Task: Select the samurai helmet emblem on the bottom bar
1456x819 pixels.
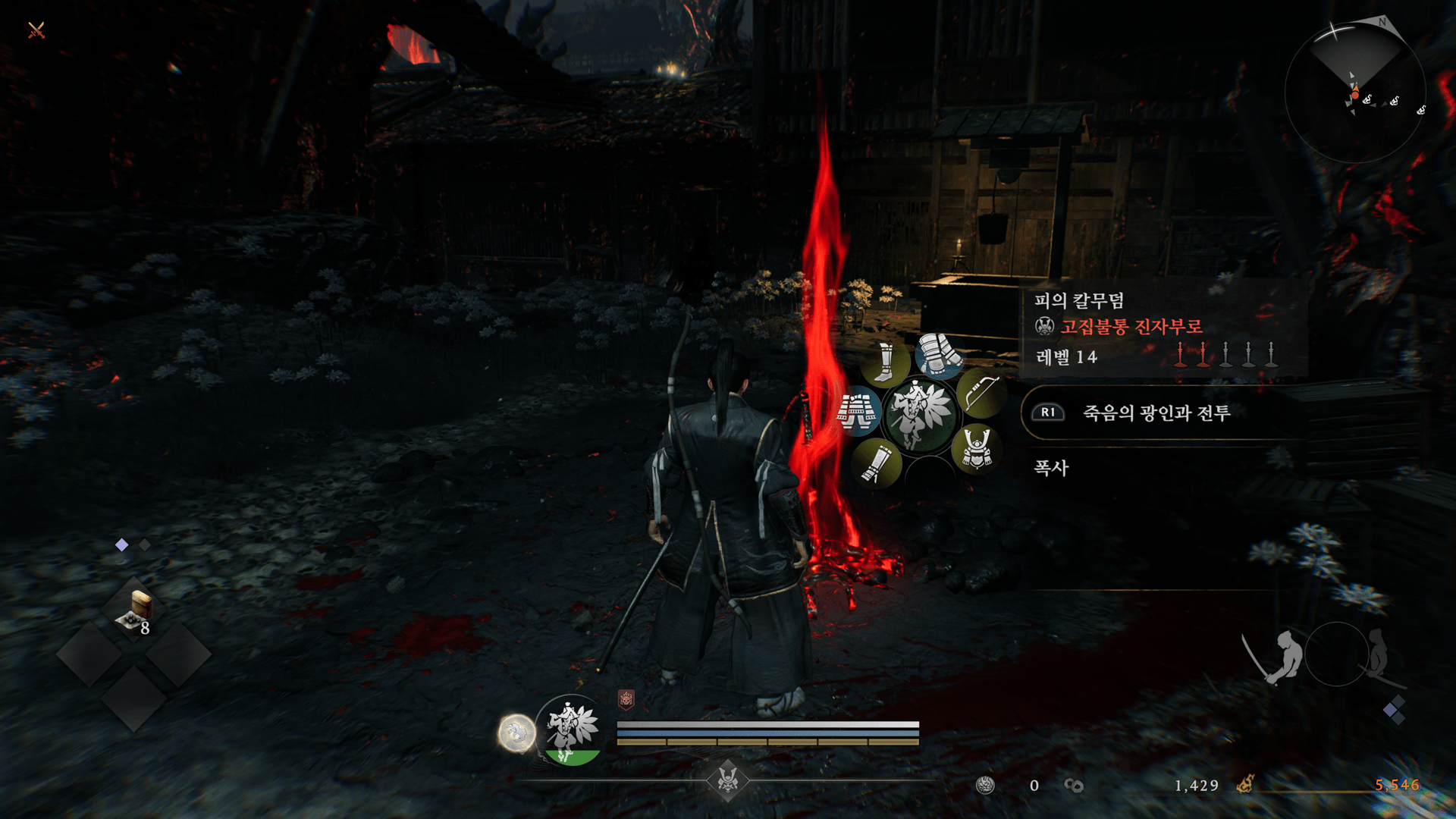Action: coord(728,780)
